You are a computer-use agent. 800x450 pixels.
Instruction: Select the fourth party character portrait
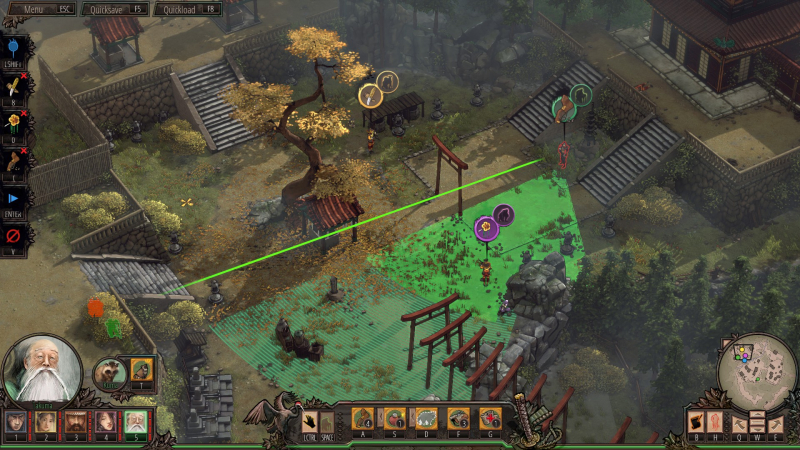click(104, 424)
